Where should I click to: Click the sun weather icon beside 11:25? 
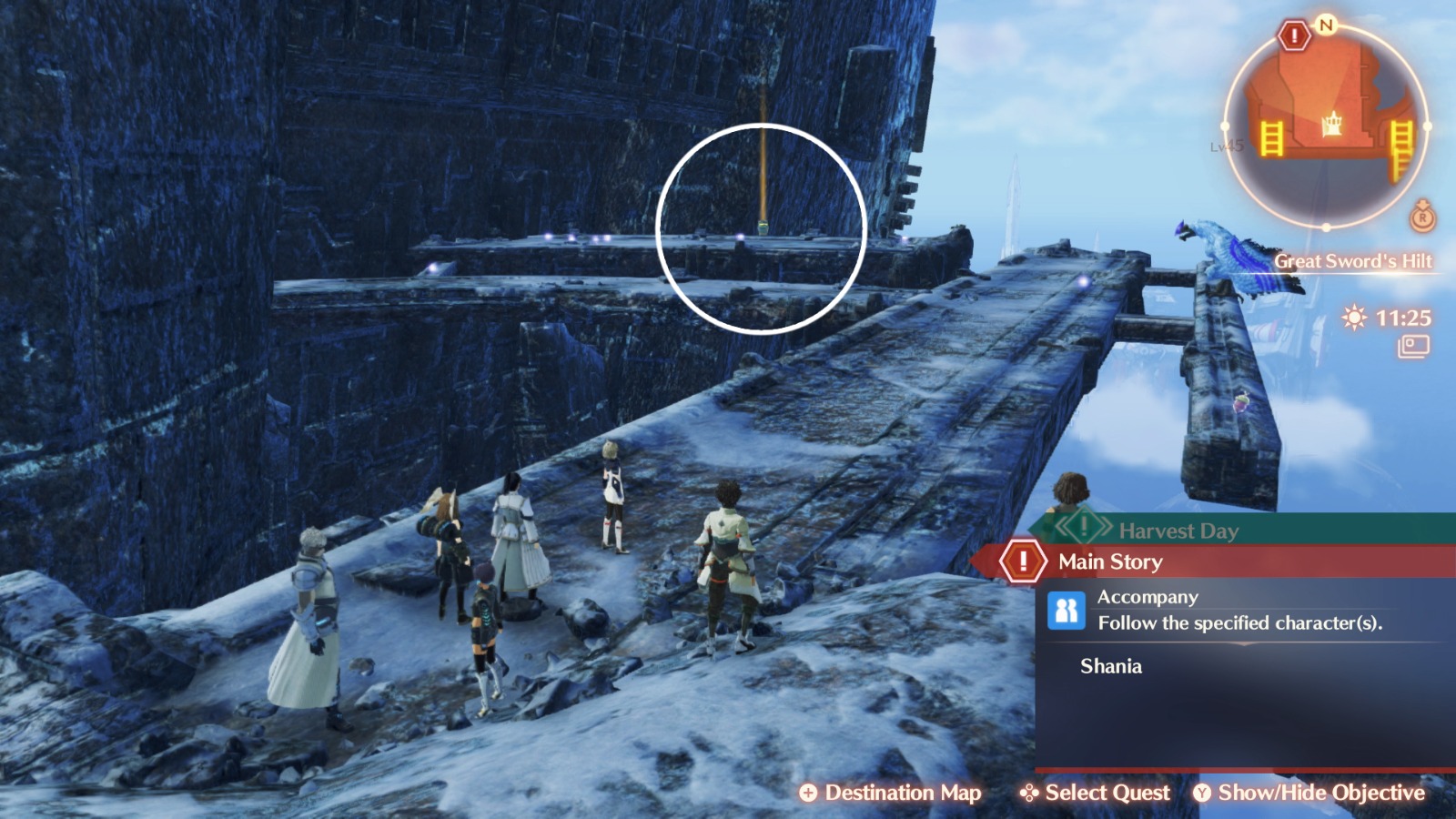click(1352, 318)
